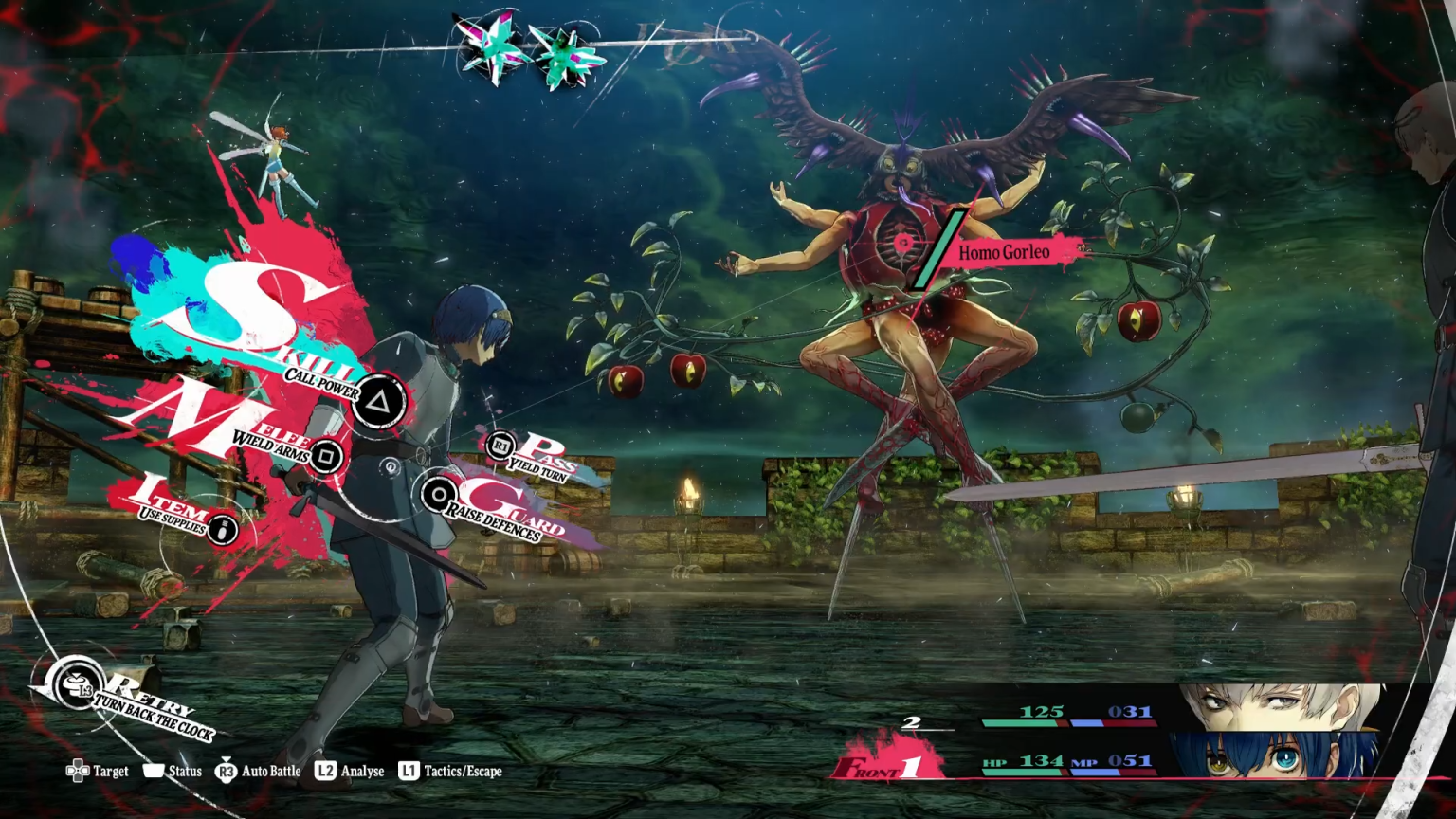Toggle Auto Battle
1456x819 pixels.
point(258,771)
